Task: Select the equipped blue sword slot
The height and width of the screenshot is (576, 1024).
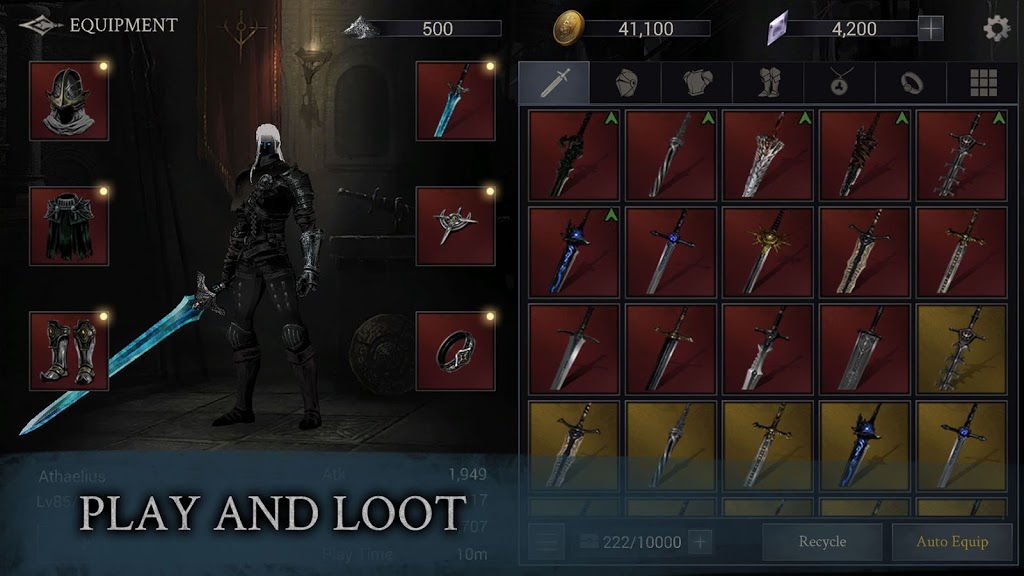Action: click(456, 101)
